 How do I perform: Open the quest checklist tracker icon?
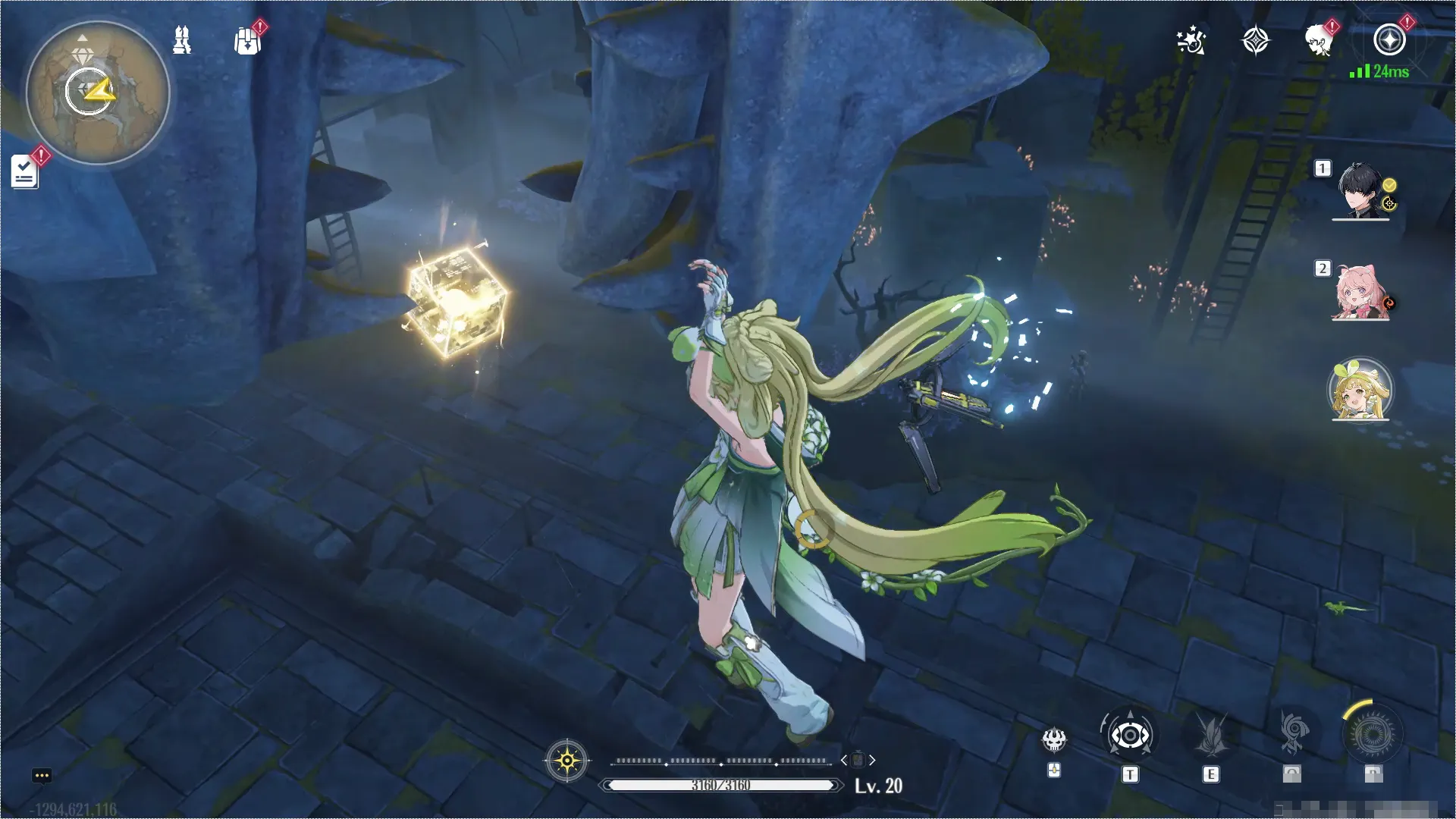pyautogui.click(x=24, y=172)
